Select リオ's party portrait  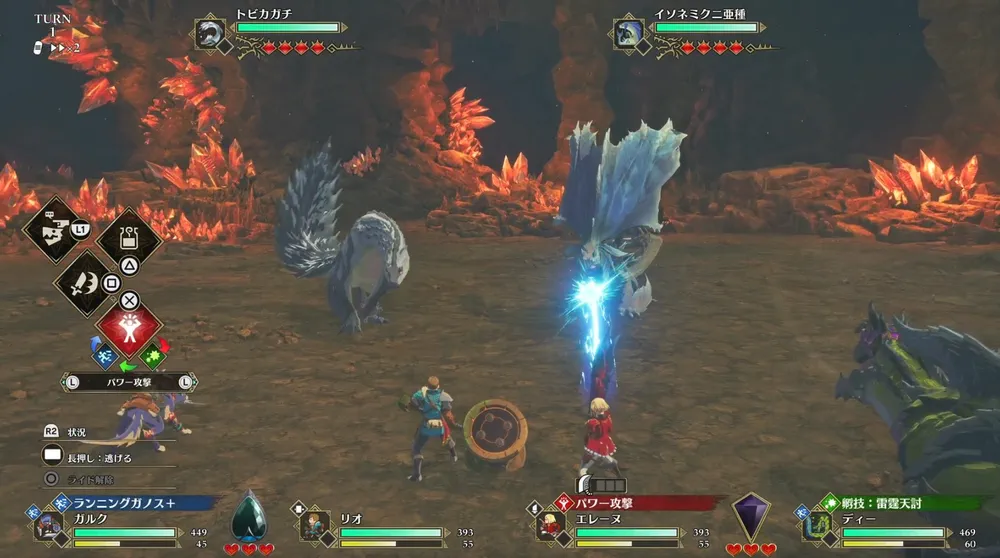[314, 524]
